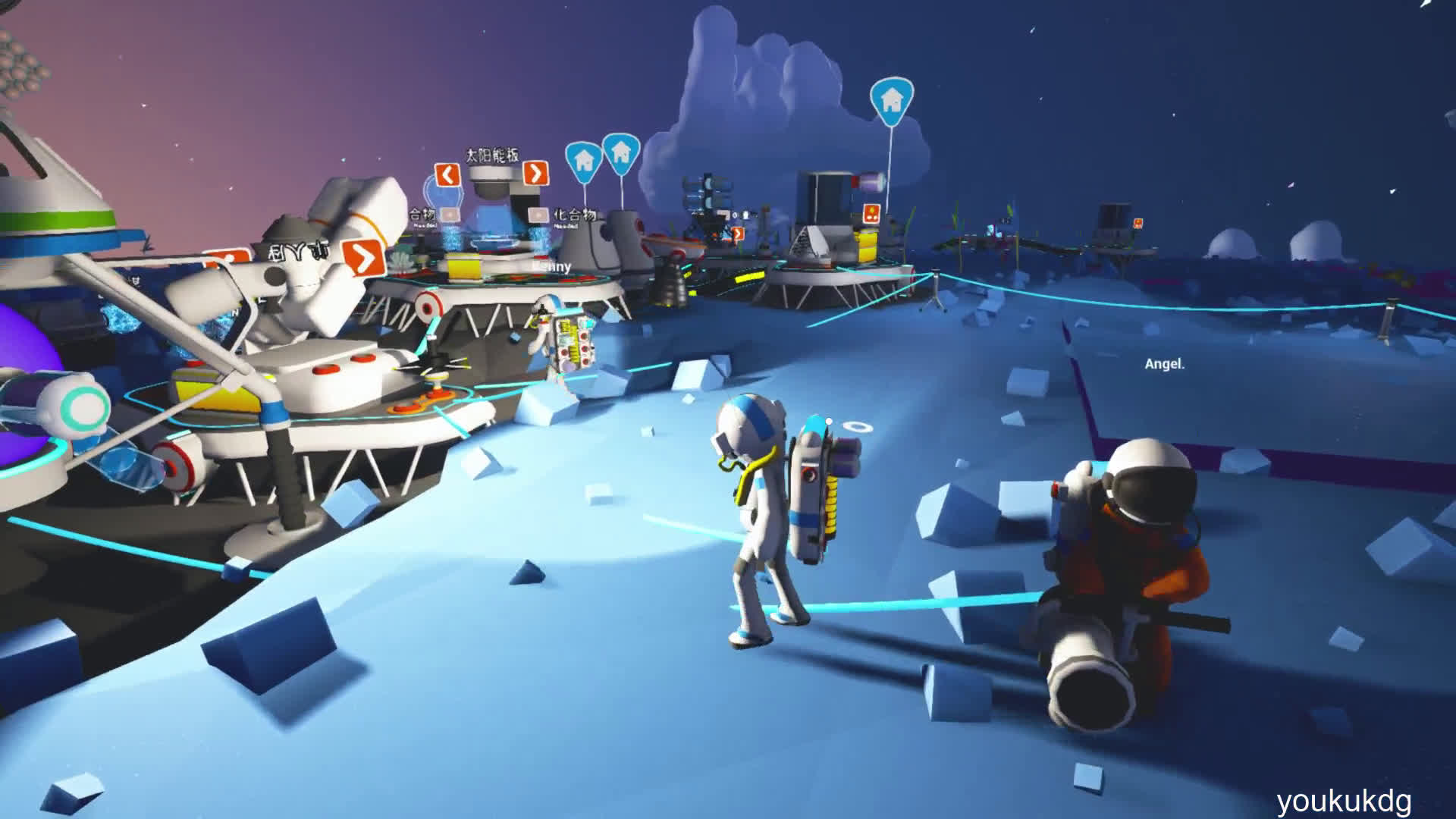Click the left arrow beside 太阳能板

pos(447,175)
